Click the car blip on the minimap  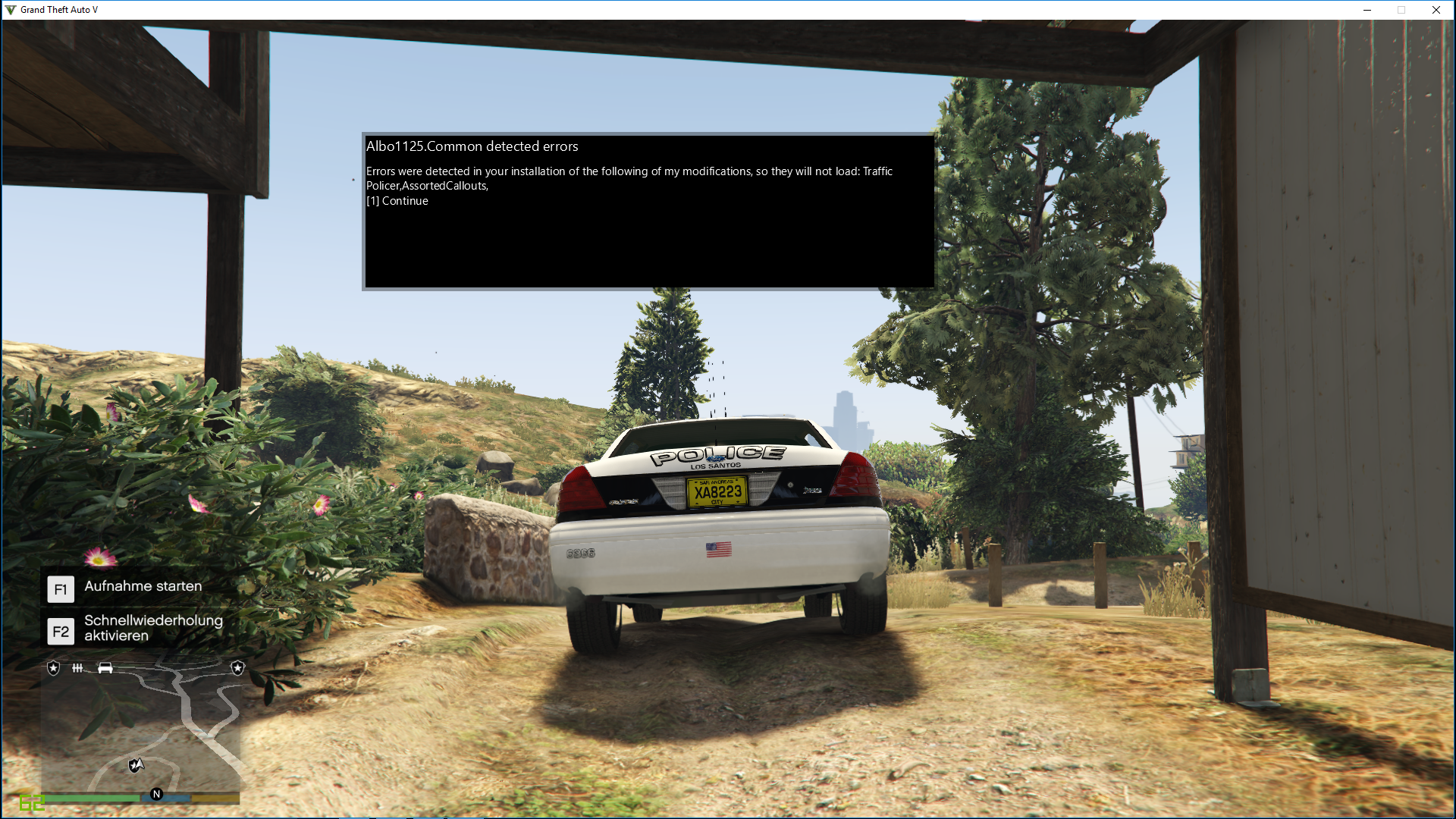(105, 668)
